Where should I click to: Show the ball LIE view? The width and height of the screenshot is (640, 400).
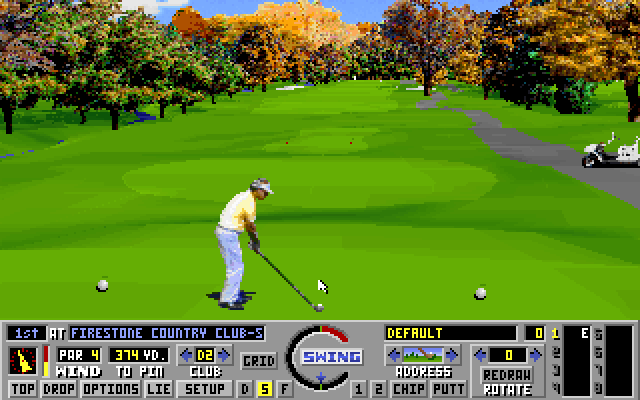pos(157,388)
